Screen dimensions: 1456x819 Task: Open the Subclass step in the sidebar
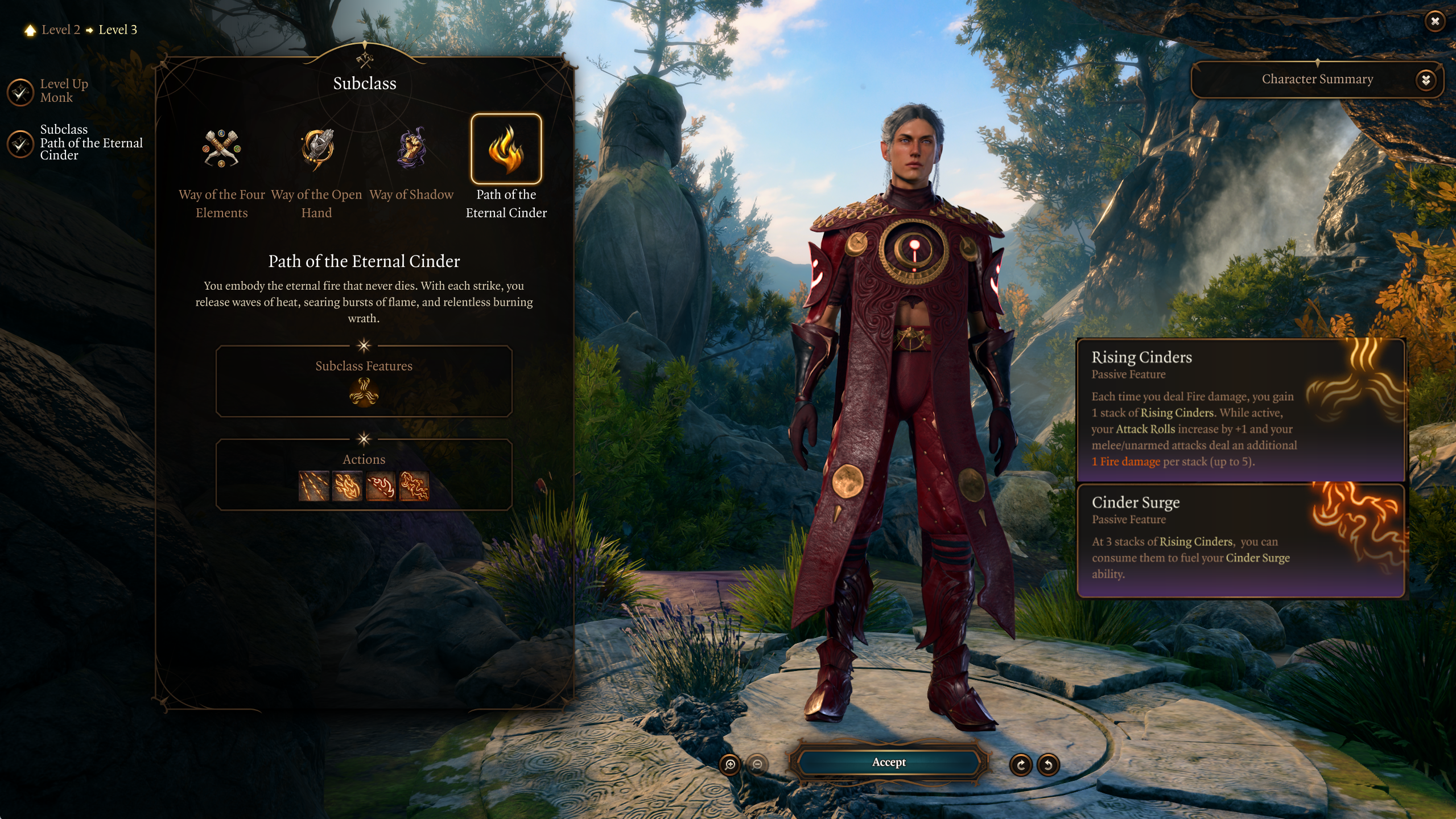point(20,143)
